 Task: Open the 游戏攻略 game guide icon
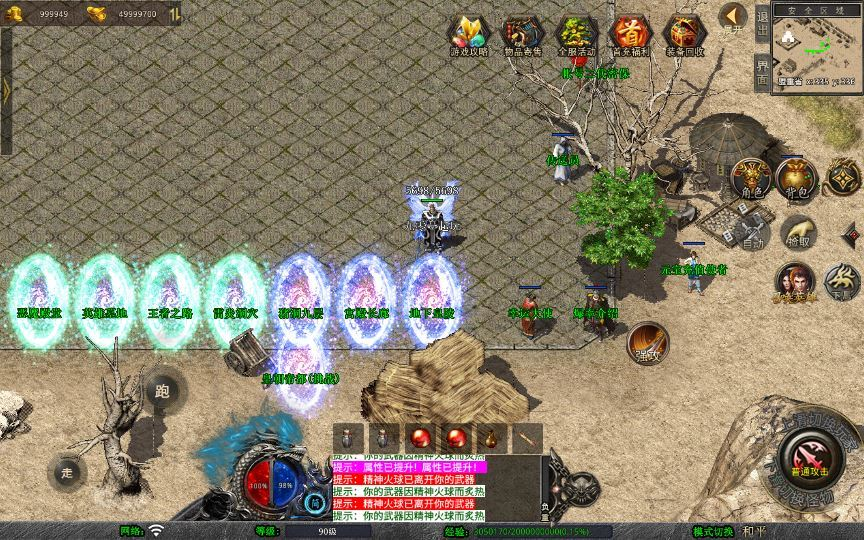coord(468,36)
